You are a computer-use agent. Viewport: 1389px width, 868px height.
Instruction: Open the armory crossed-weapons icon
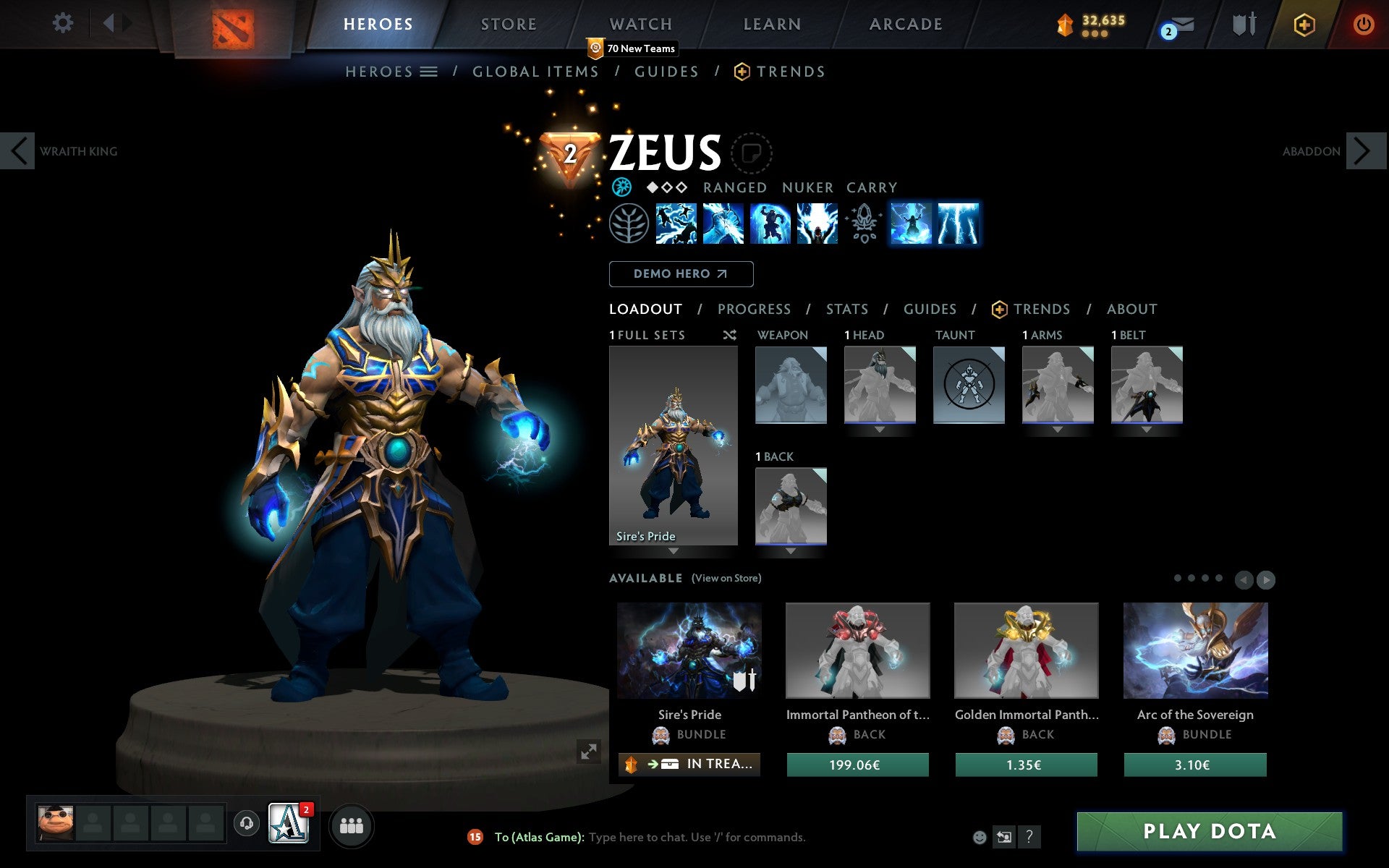(x=1243, y=24)
